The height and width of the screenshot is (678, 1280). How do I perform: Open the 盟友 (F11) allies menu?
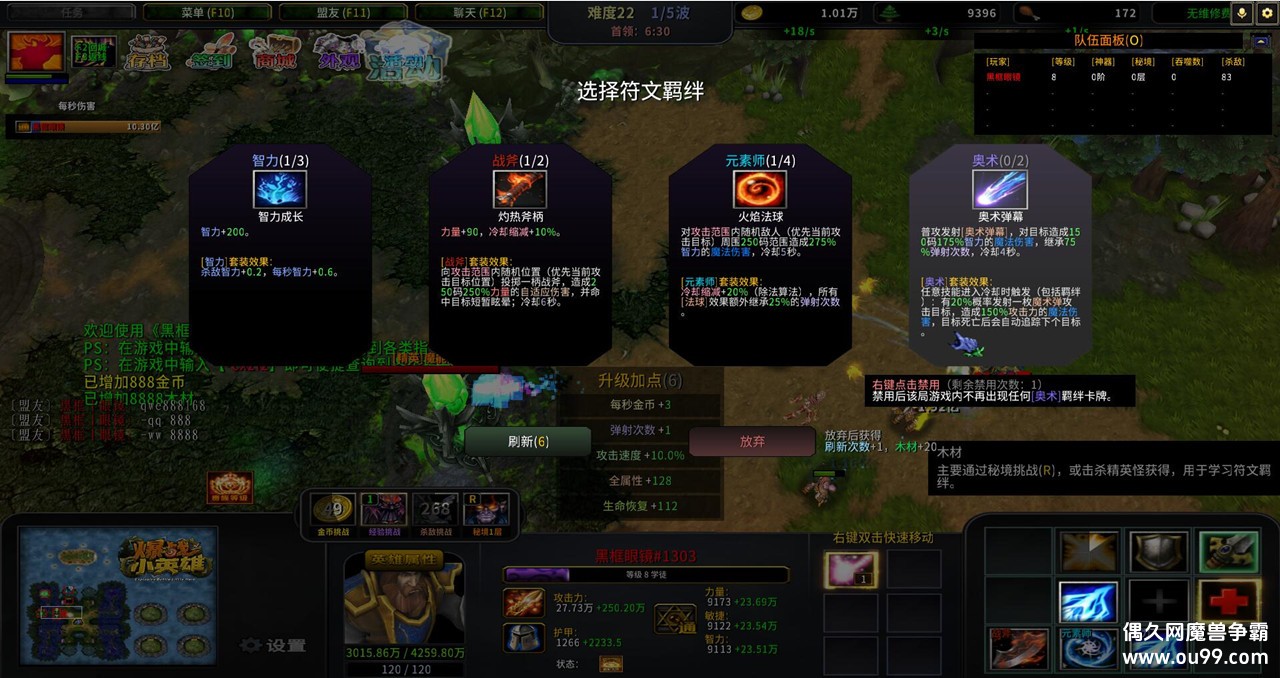[342, 12]
